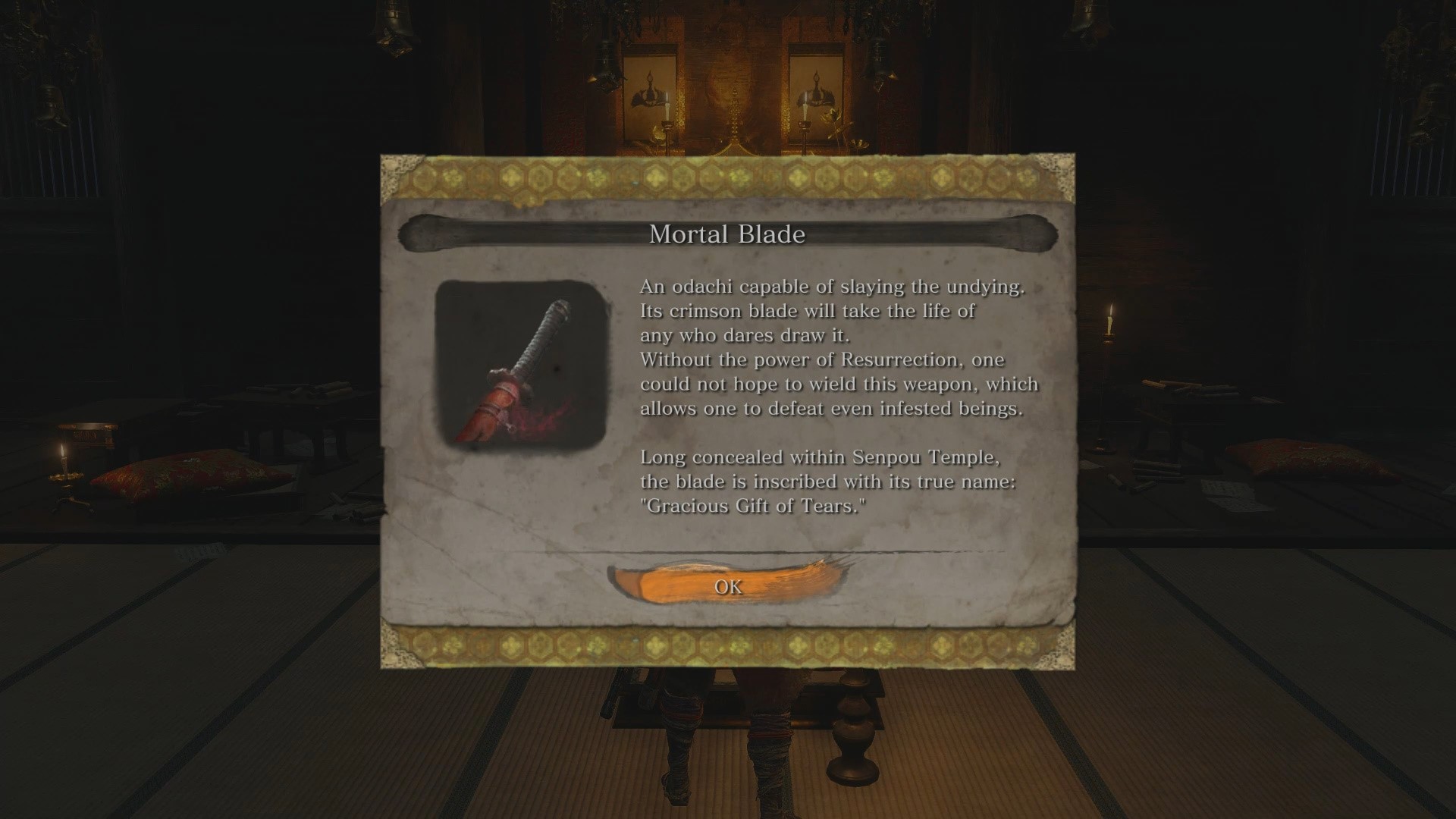
Task: Select the Gracious Gift of Tears line
Action: [755, 505]
